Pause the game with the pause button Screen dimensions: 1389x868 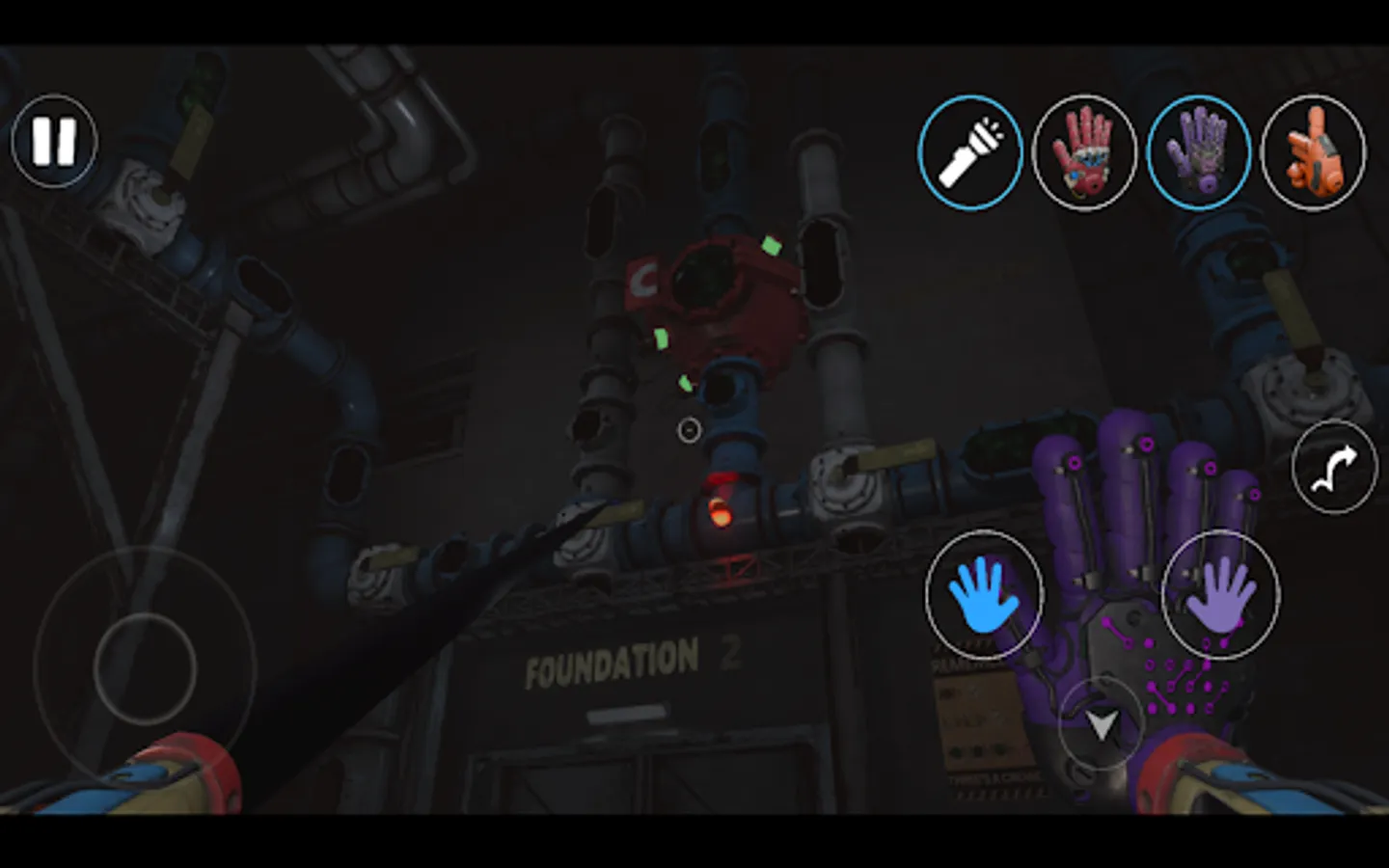click(53, 143)
